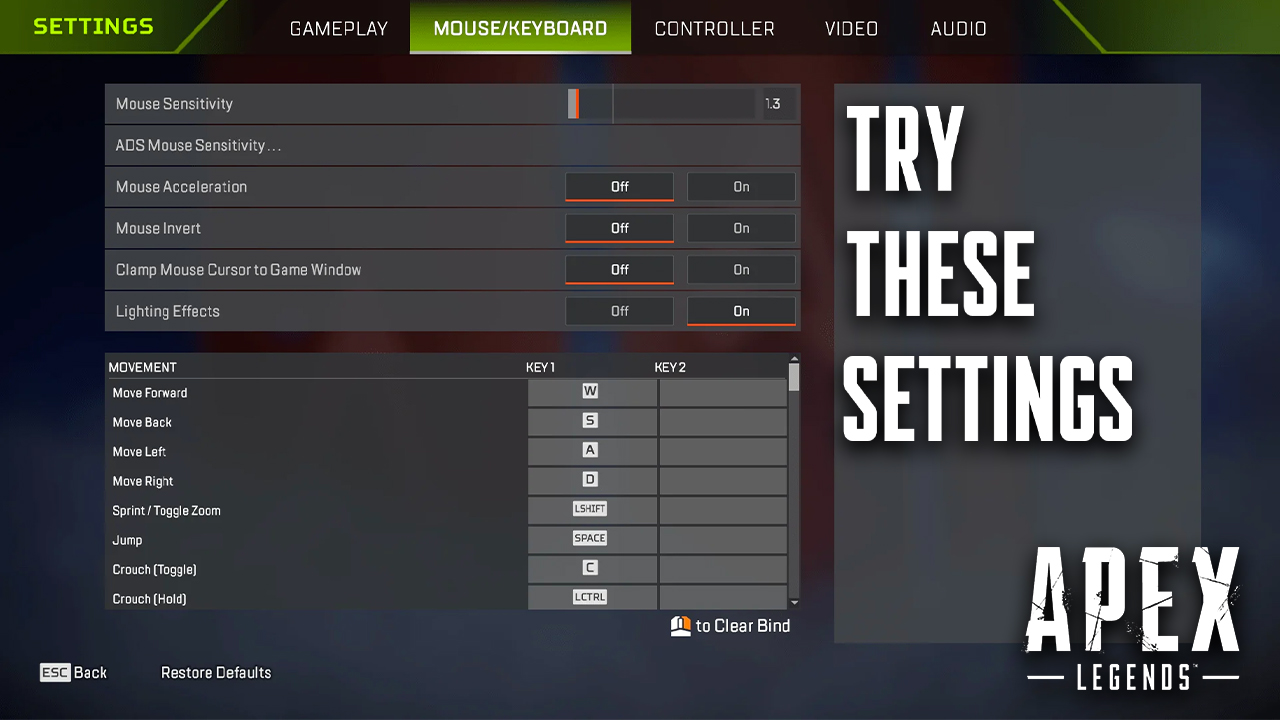Turn on Mouse Invert
The width and height of the screenshot is (1280, 720).
tap(741, 228)
